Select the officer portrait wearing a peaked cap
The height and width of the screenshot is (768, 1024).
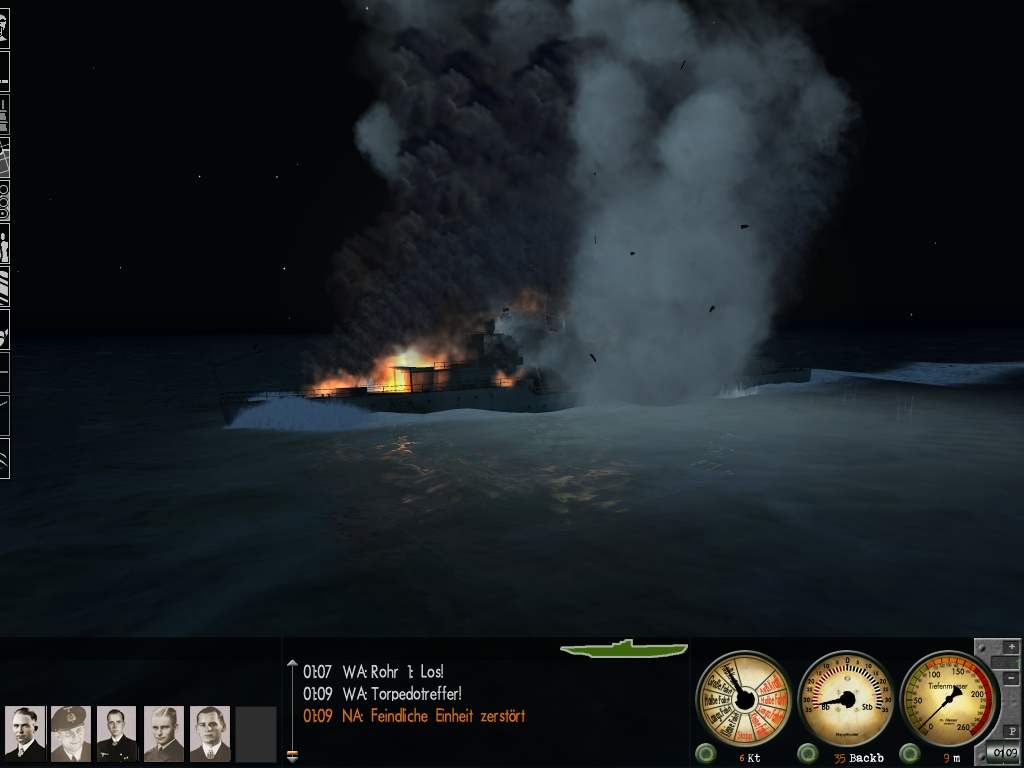coord(70,734)
